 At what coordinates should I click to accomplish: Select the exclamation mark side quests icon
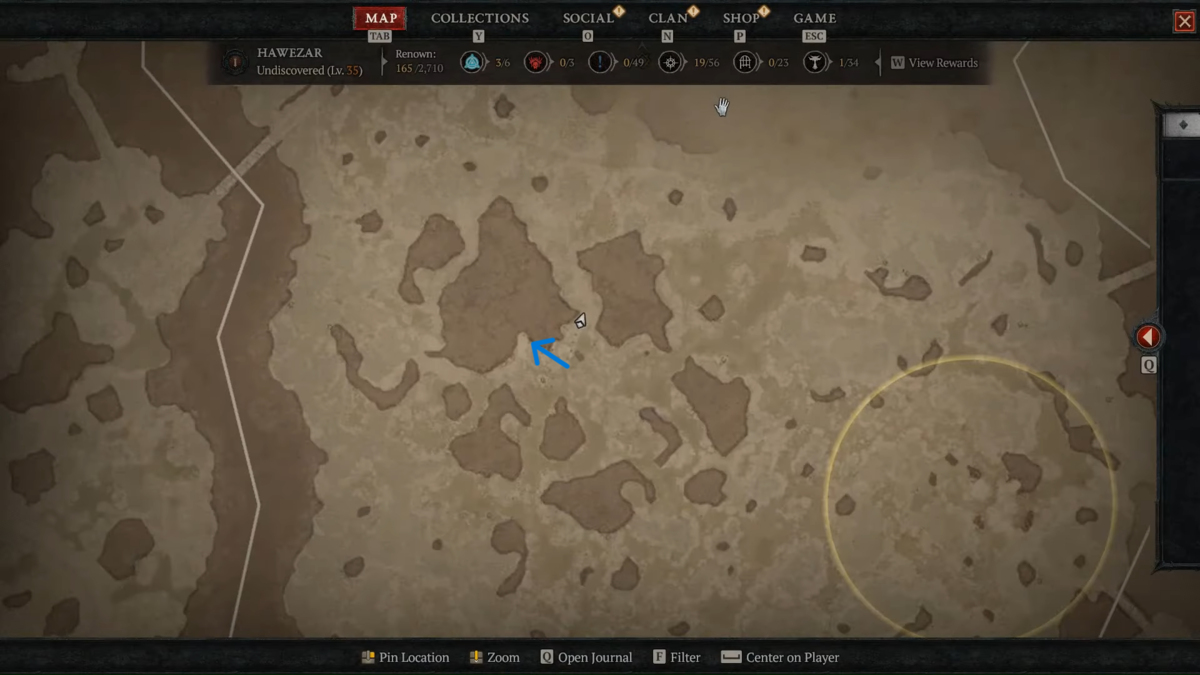(600, 63)
